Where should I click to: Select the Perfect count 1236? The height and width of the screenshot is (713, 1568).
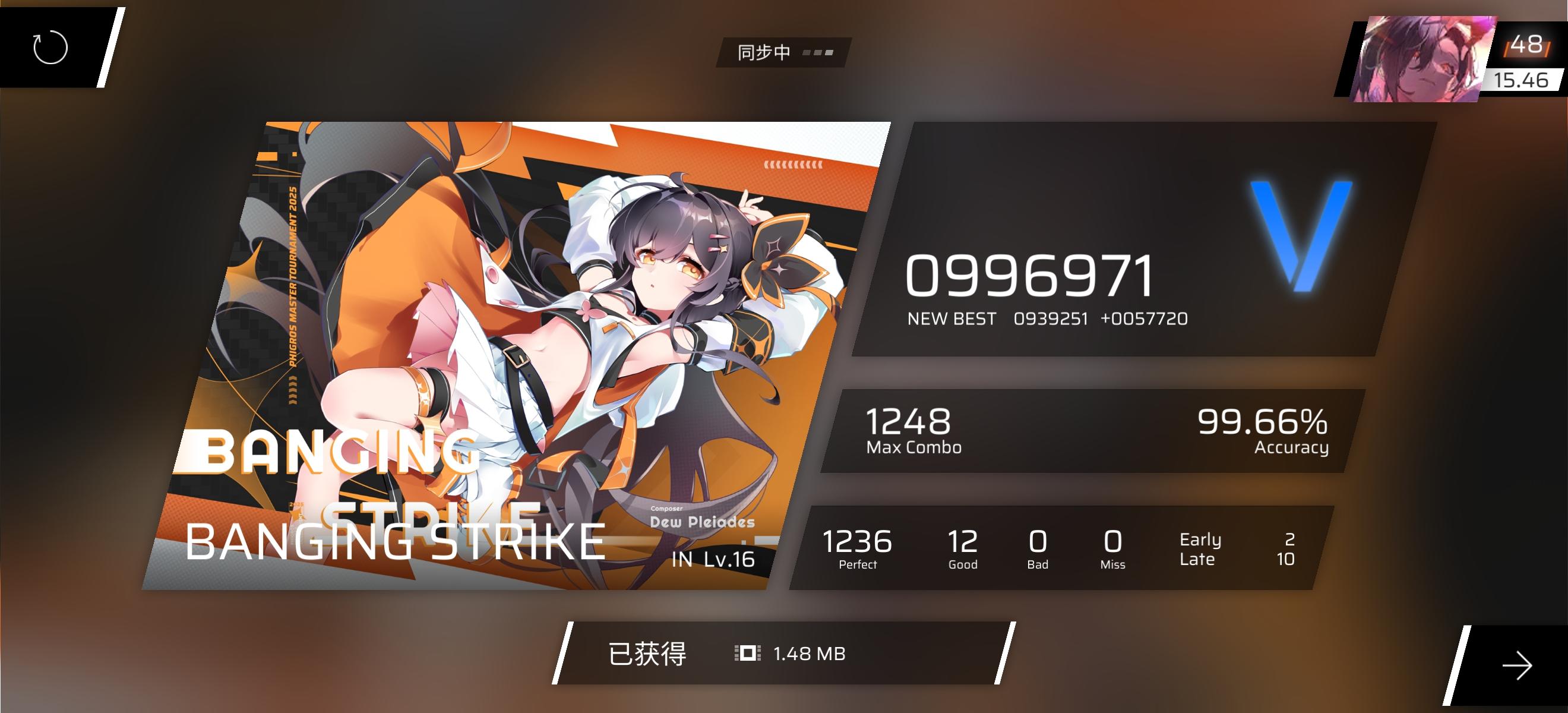click(858, 541)
